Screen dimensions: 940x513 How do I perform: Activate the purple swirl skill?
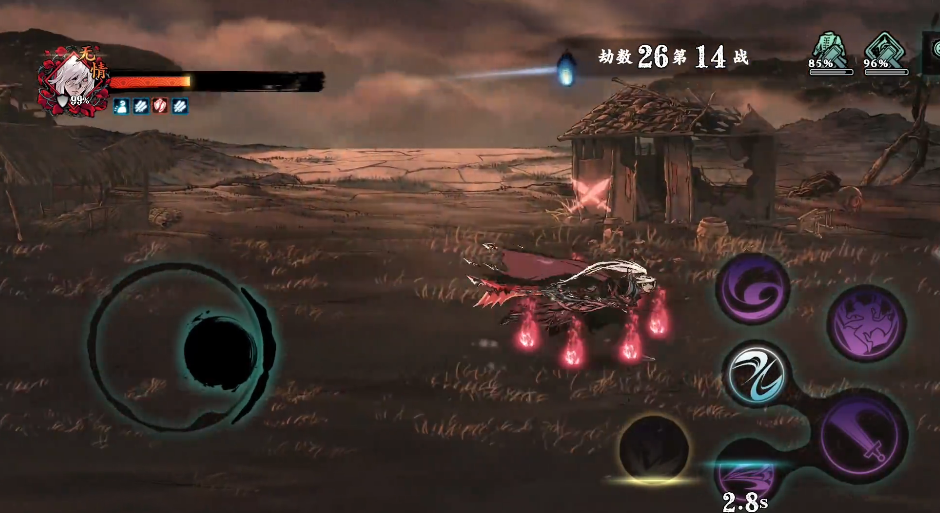[x=753, y=289]
